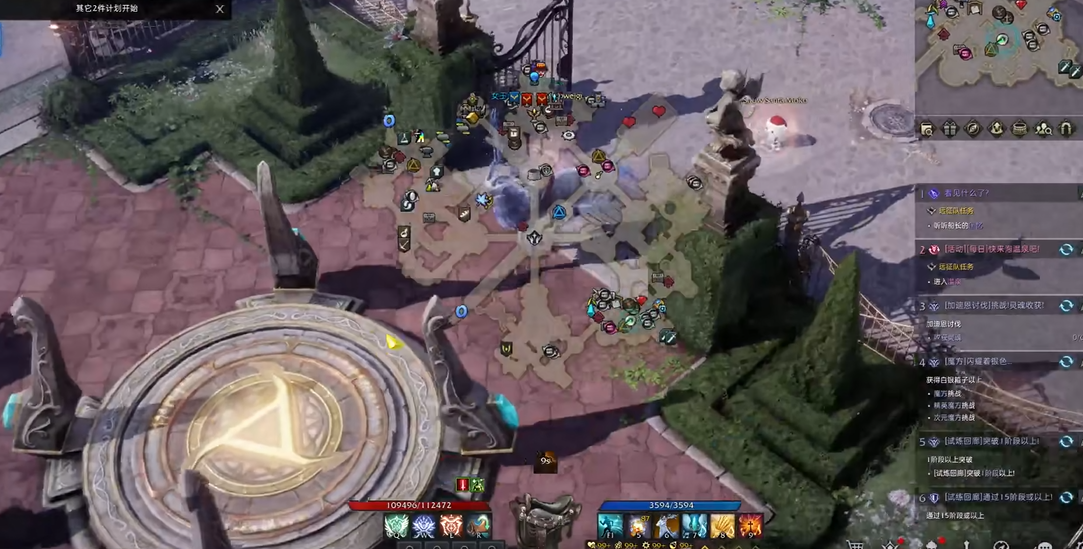The height and width of the screenshot is (549, 1083).
Task: Activate the blue lotus W skill
Action: point(424,527)
